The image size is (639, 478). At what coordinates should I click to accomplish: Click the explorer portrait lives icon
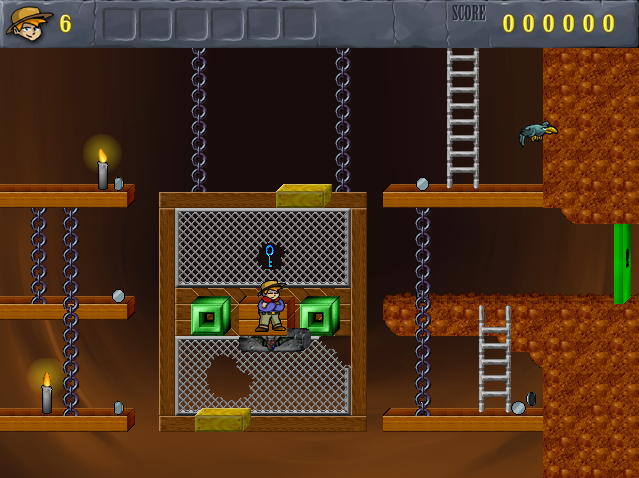point(29,22)
